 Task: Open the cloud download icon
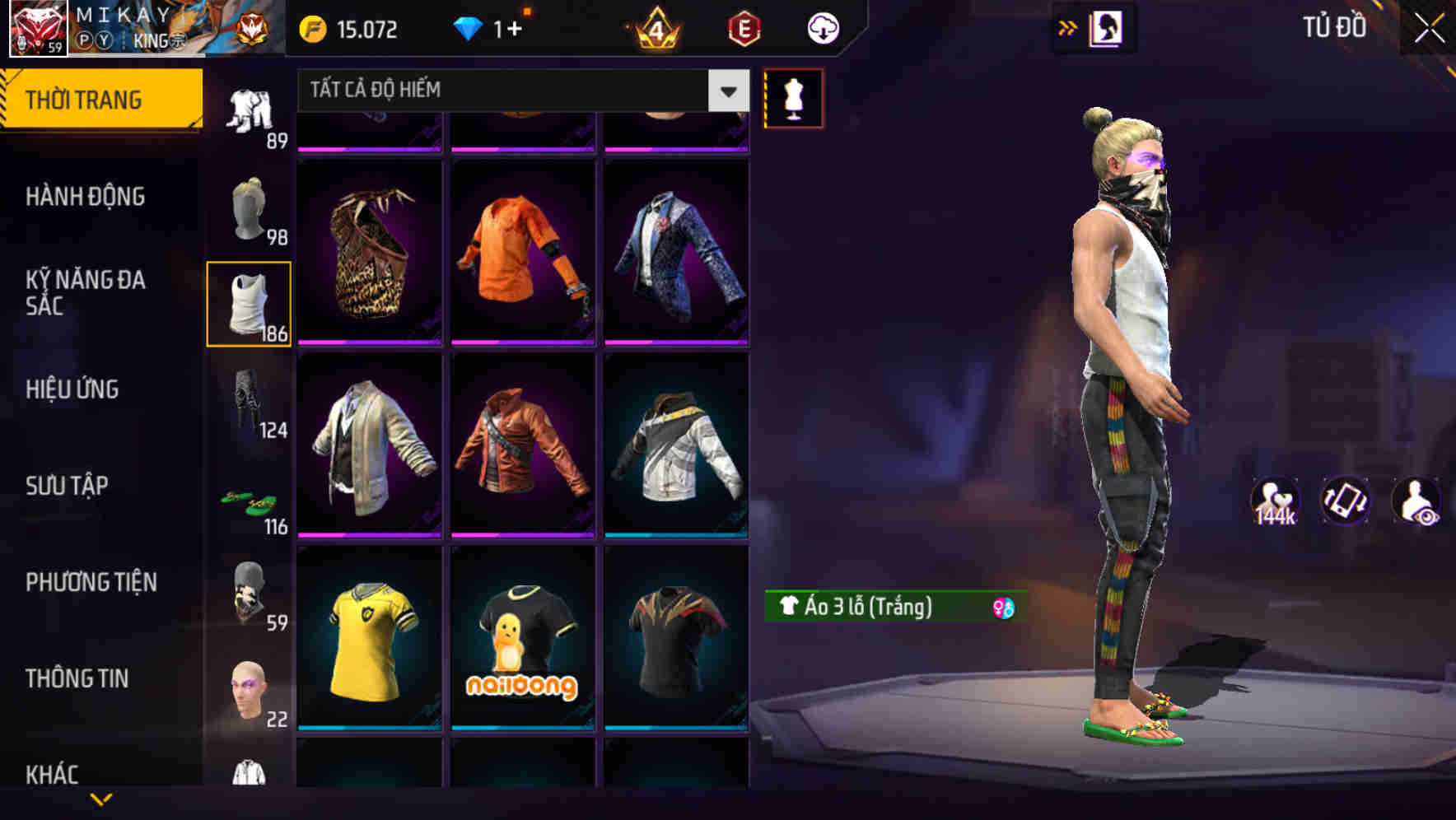pos(822,27)
